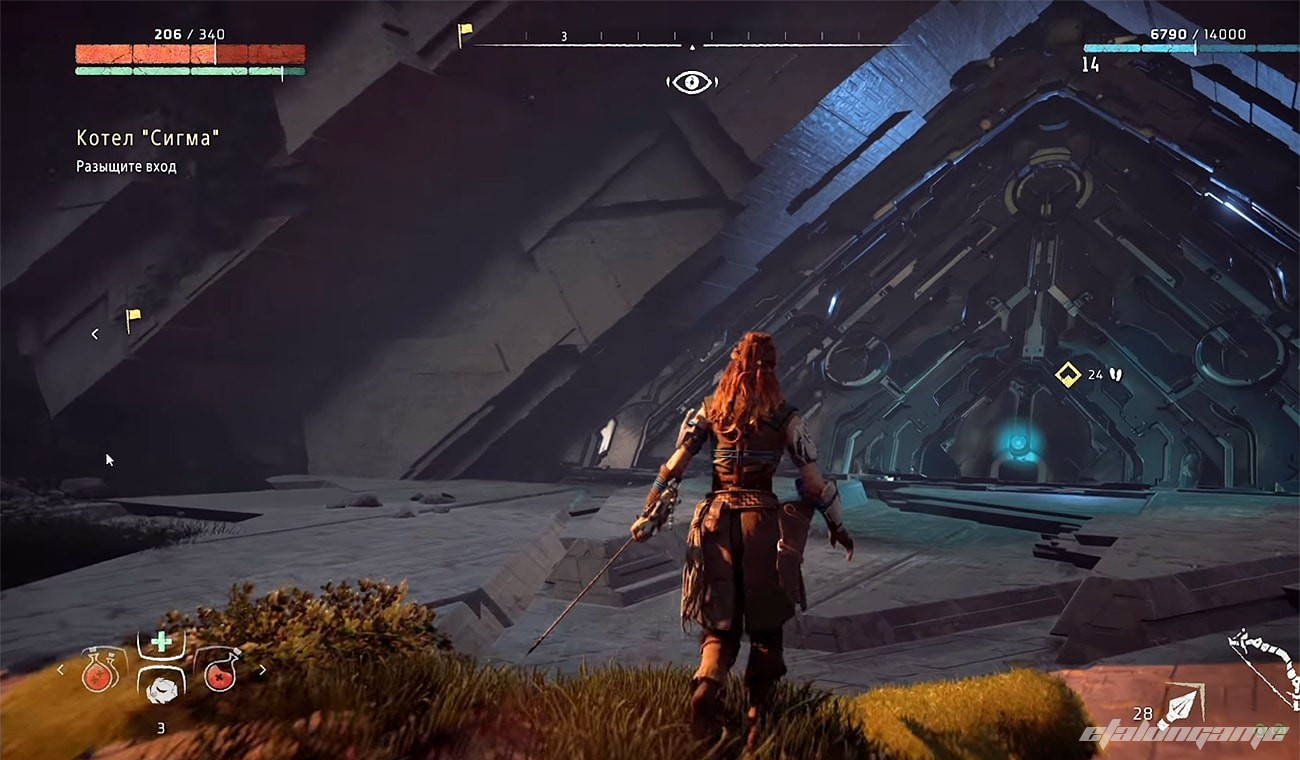Select the rock item slot
Screen dimensions: 1300x760
(x=161, y=688)
